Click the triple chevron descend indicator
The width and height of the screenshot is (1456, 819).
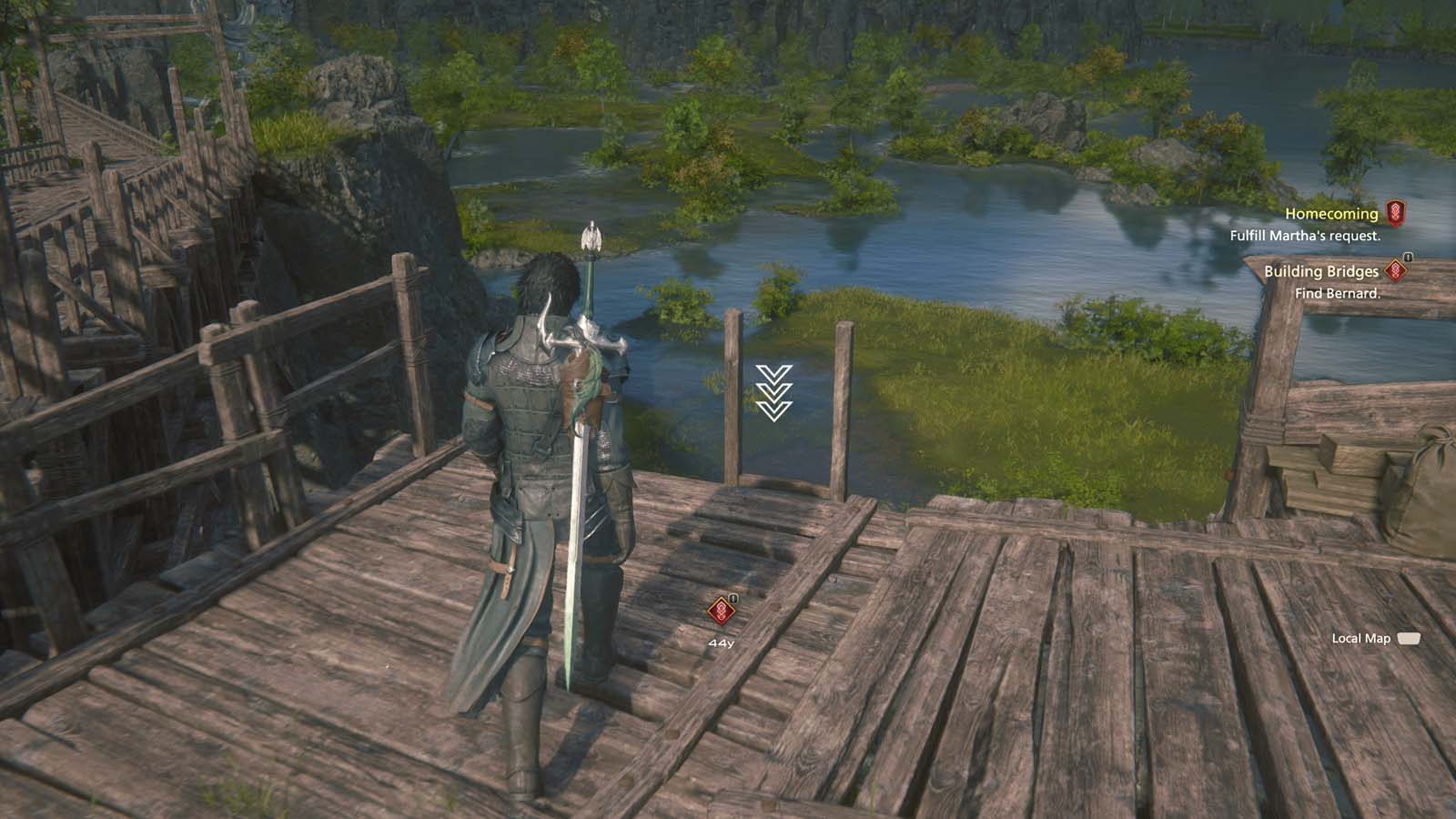(x=773, y=392)
